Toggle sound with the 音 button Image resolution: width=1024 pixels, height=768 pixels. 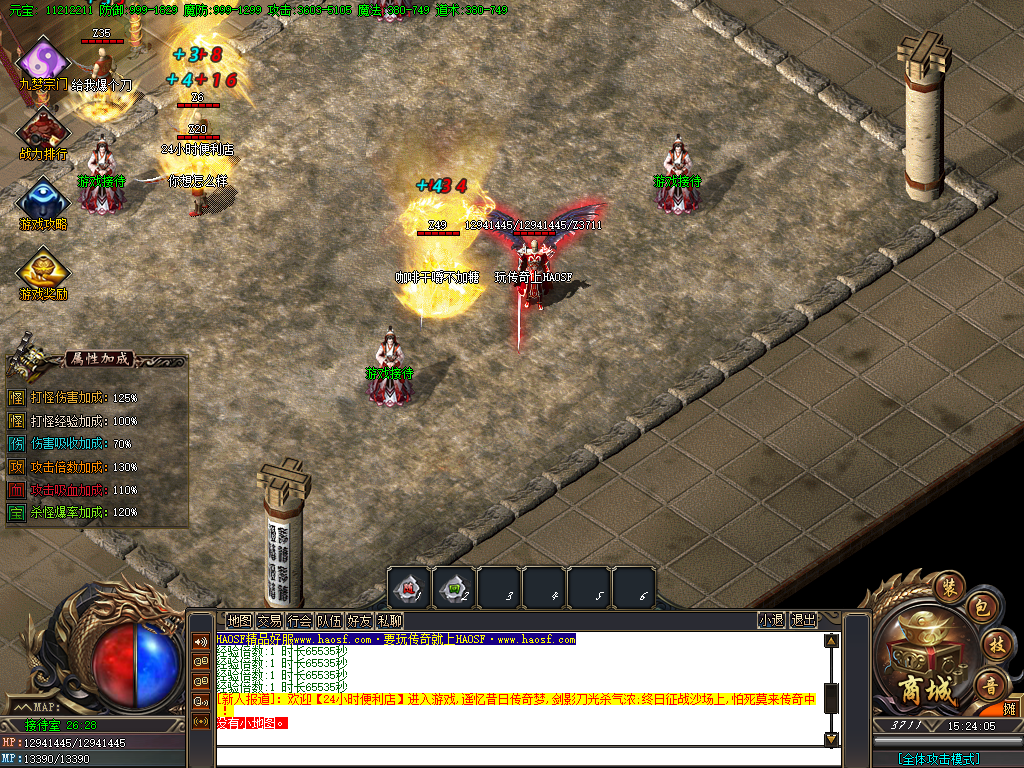click(x=991, y=684)
